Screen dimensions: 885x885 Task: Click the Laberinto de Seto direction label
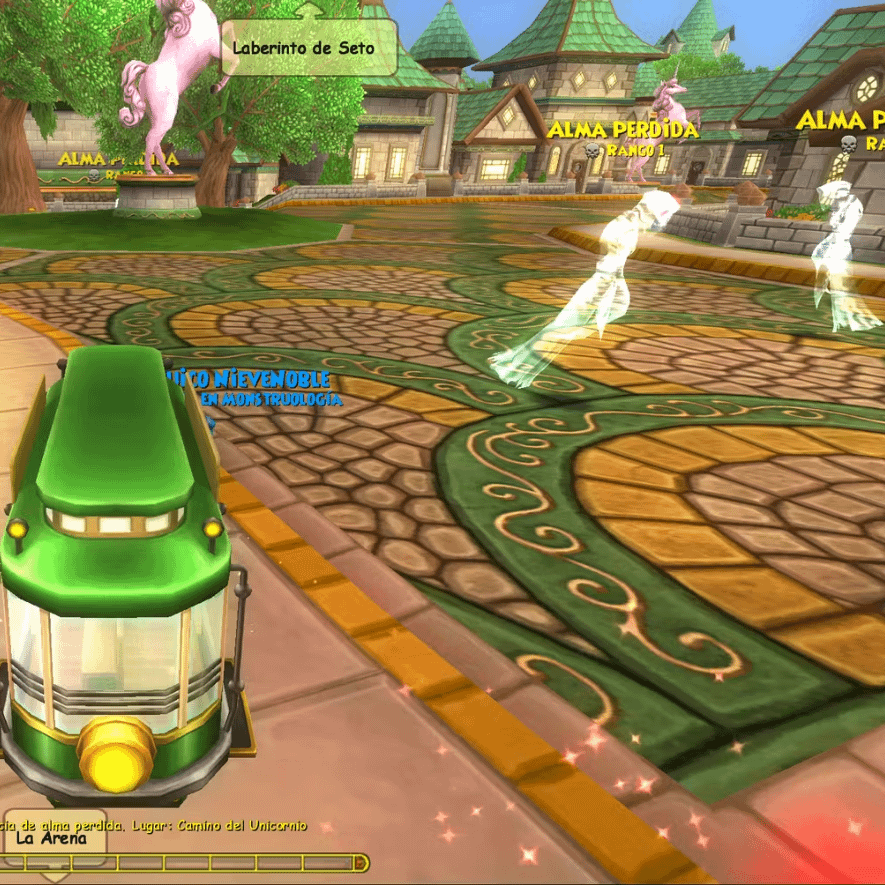pyautogui.click(x=304, y=47)
